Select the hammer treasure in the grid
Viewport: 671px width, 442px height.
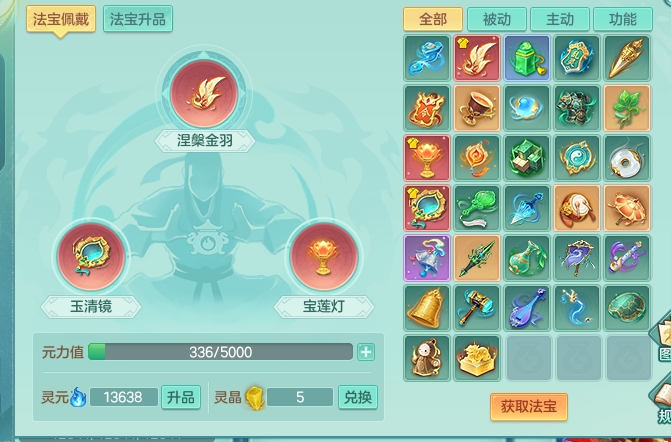(x=477, y=307)
